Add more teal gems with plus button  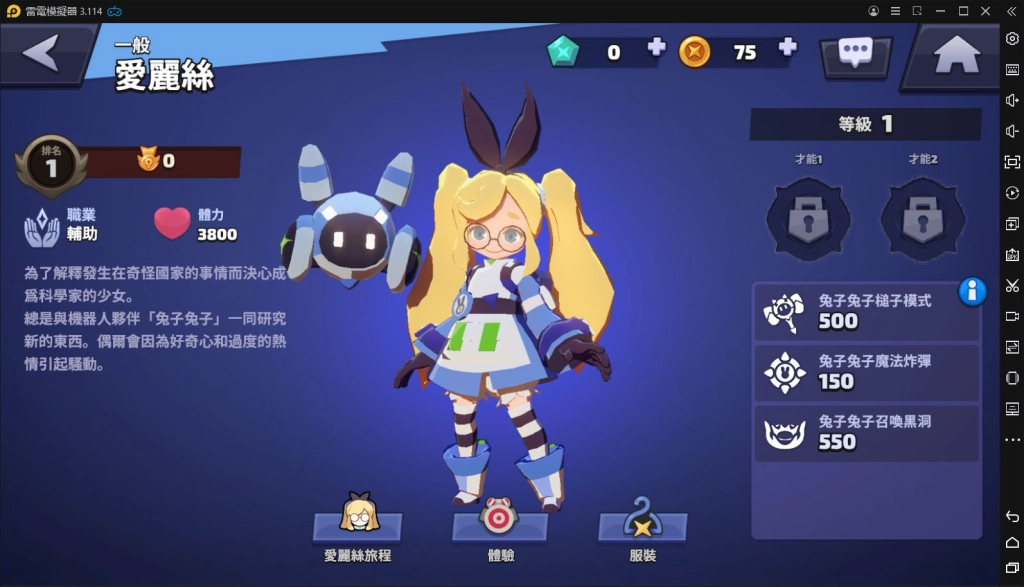click(656, 47)
